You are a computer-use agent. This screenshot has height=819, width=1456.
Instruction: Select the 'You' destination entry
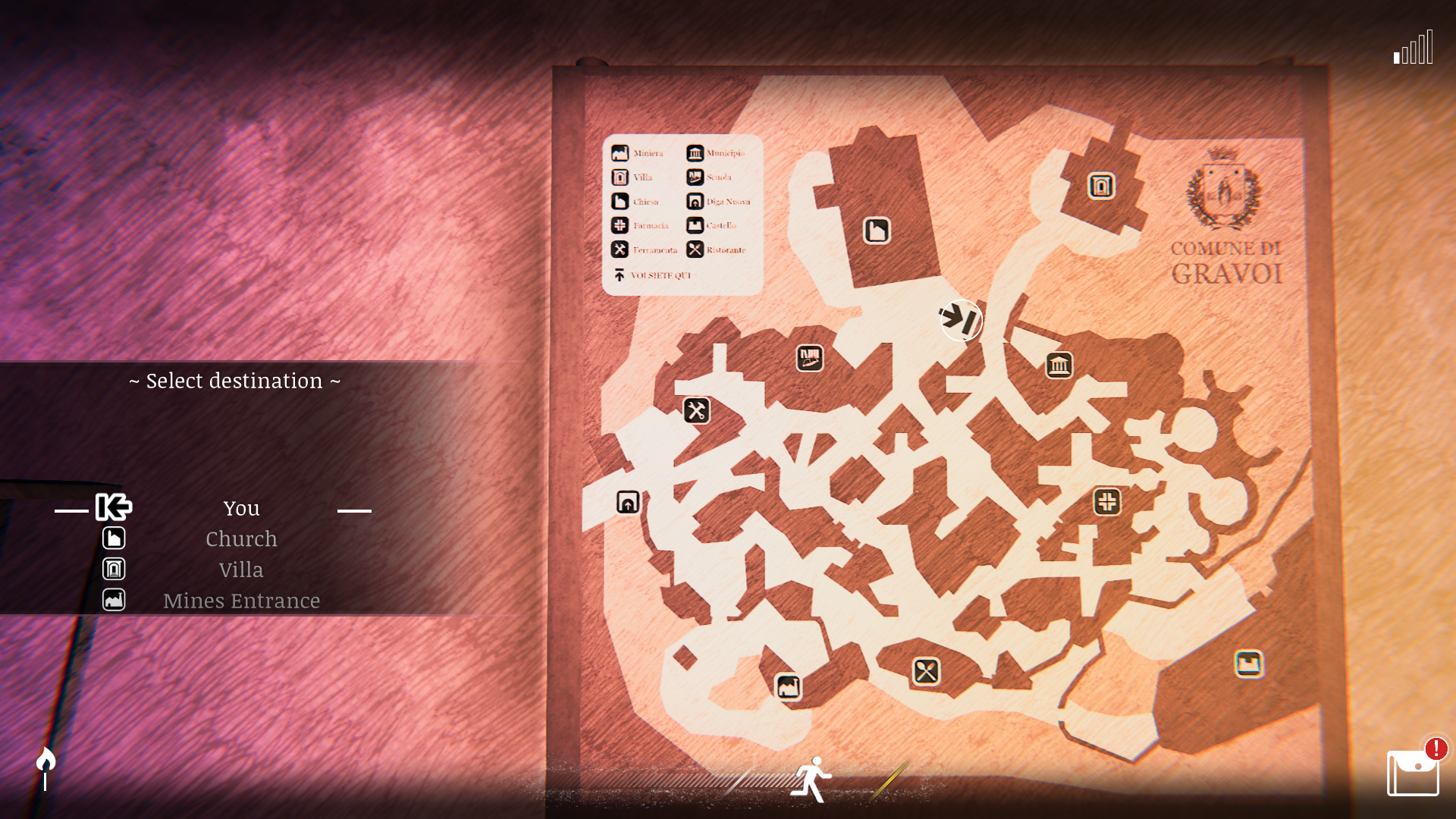241,508
